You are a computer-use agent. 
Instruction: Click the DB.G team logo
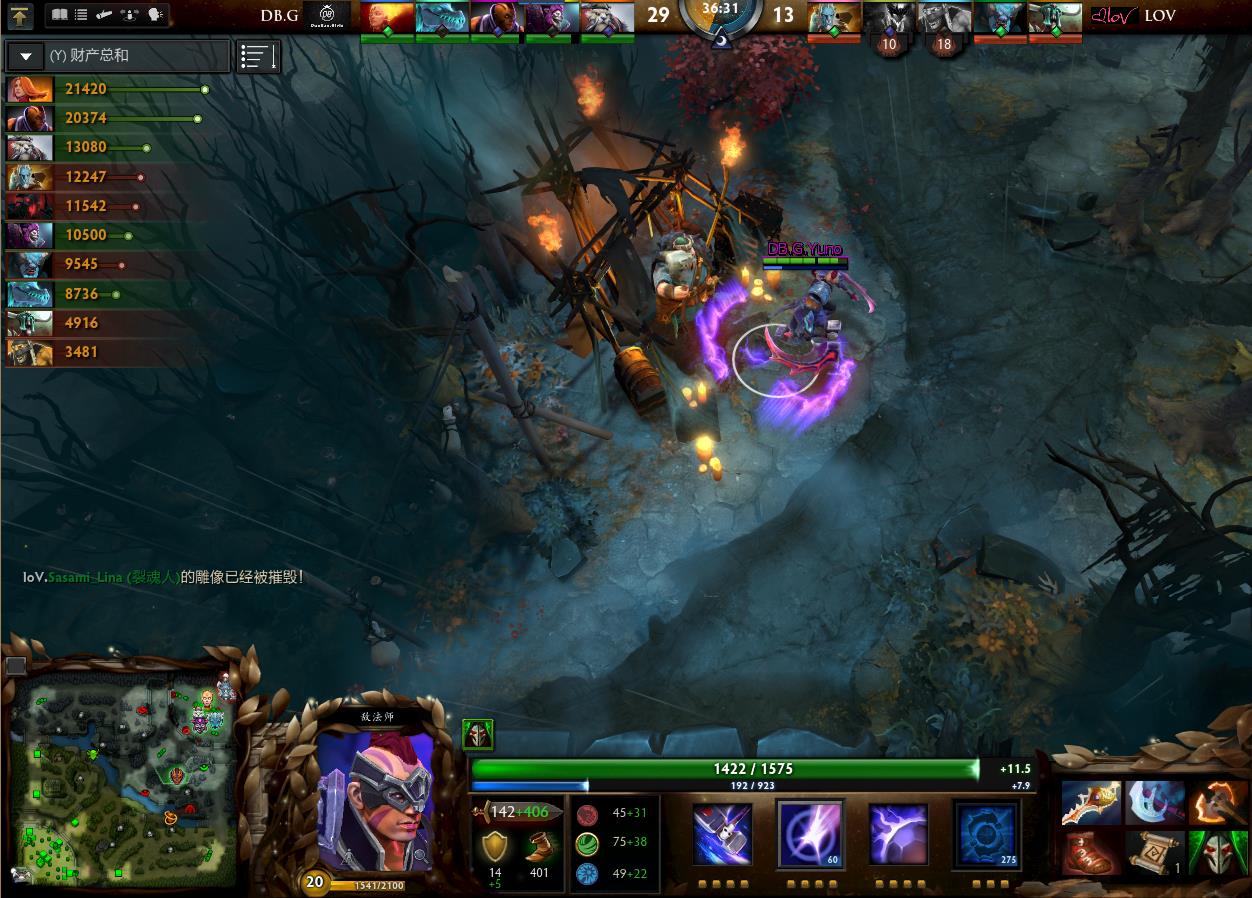[x=326, y=15]
